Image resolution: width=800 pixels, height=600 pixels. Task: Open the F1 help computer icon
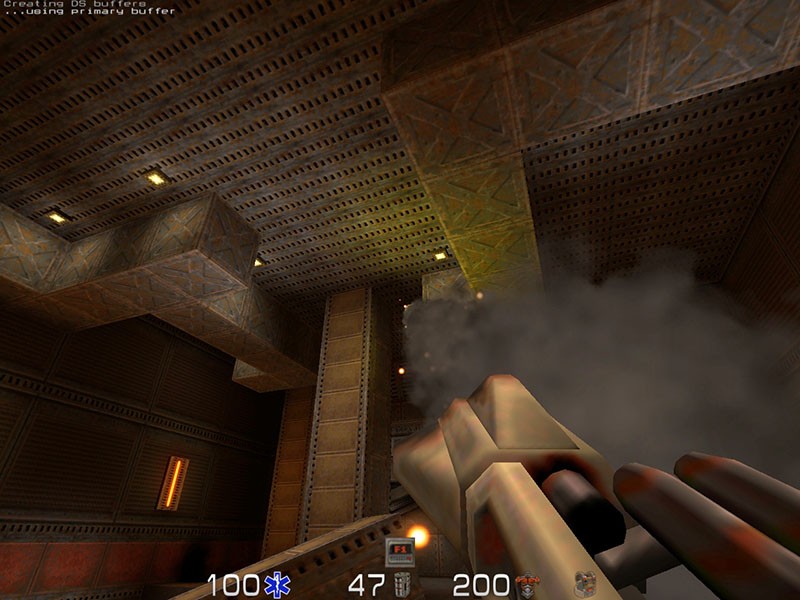pyautogui.click(x=400, y=551)
